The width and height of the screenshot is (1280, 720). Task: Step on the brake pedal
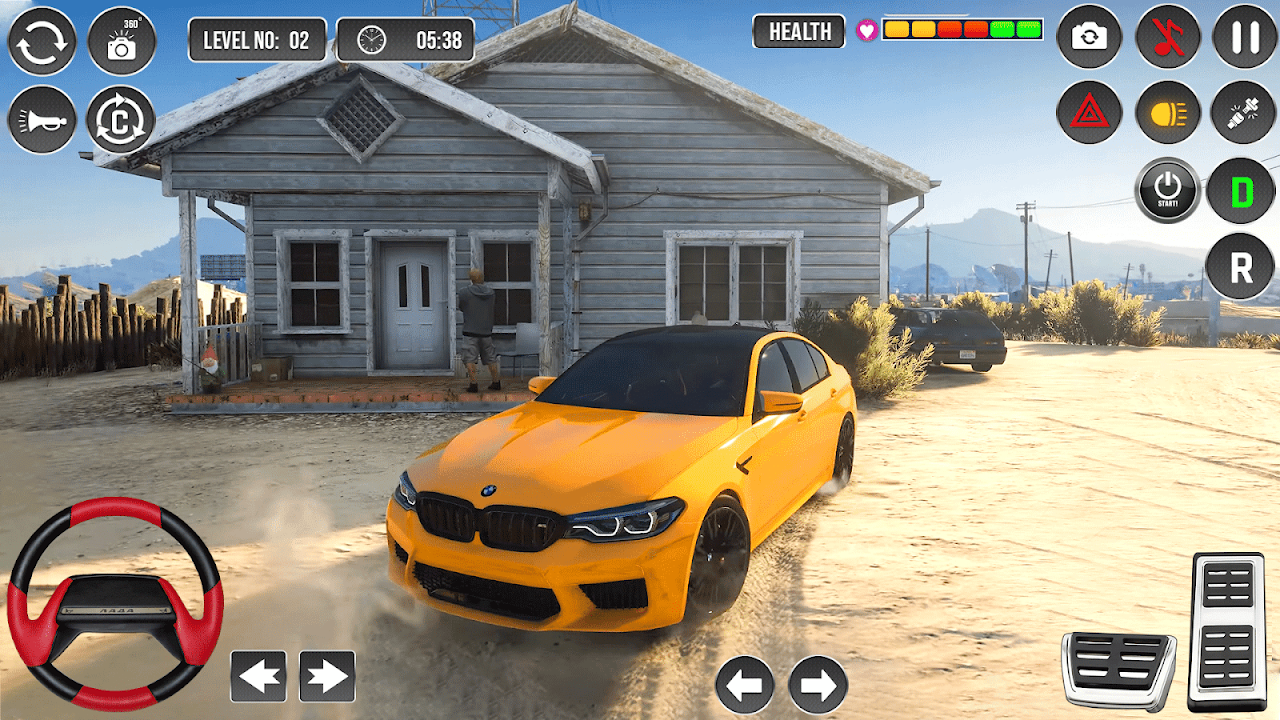point(1118,670)
